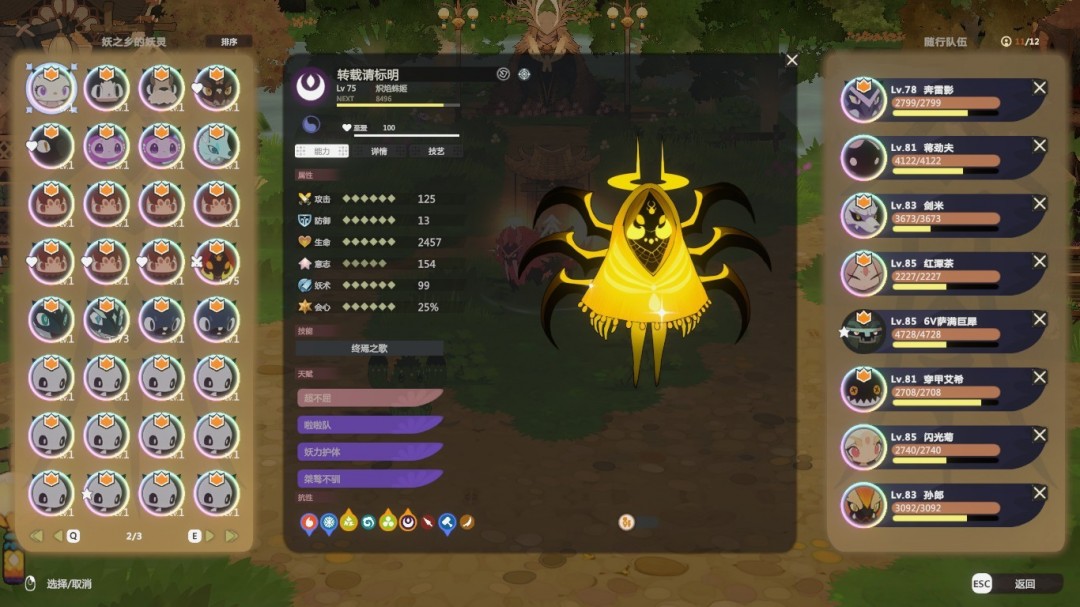The image size is (1080, 607).
Task: Remove 奔雷影 from the party
Action: click(x=1039, y=89)
